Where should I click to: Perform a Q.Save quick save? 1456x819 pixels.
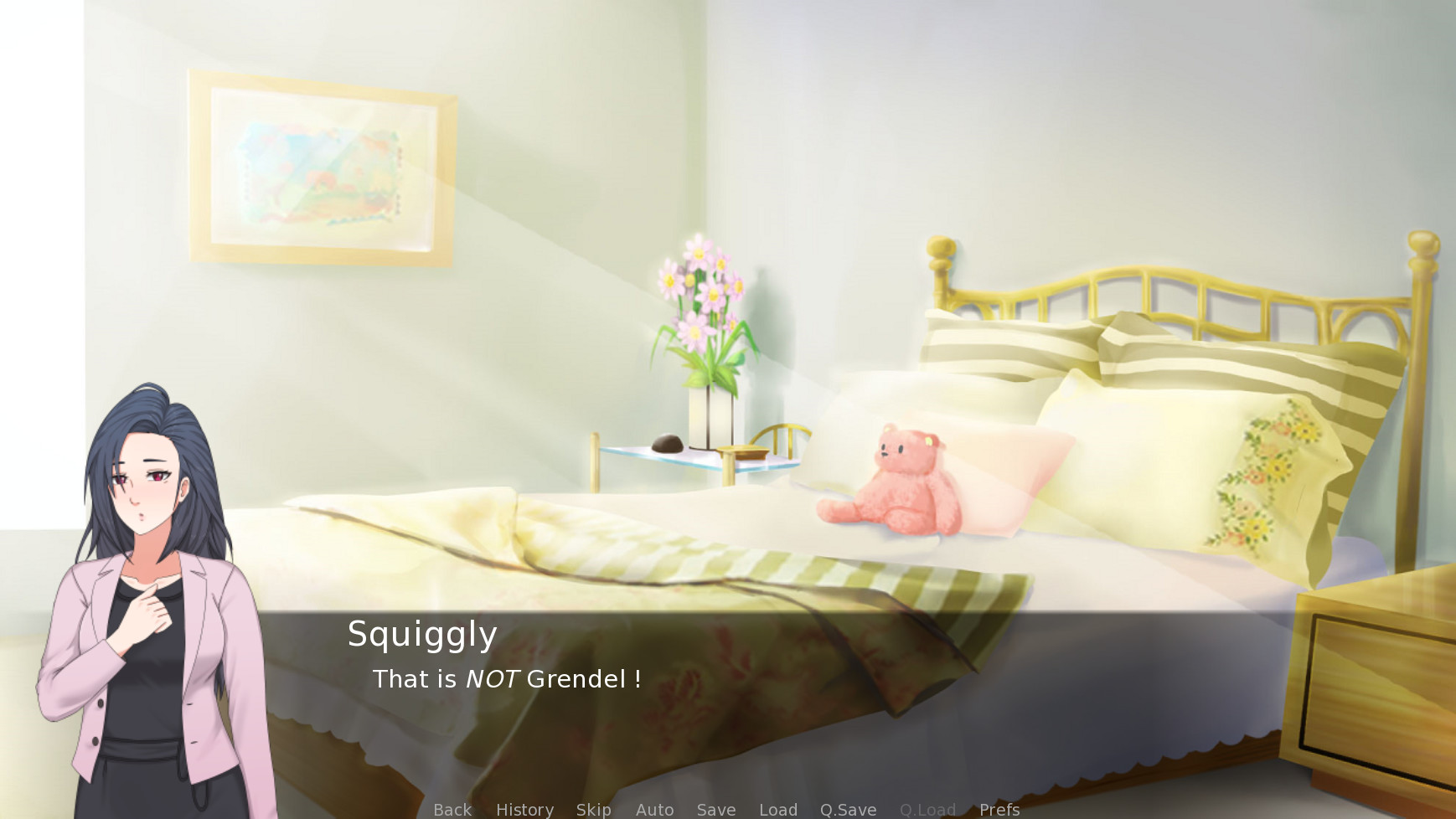pyautogui.click(x=847, y=809)
